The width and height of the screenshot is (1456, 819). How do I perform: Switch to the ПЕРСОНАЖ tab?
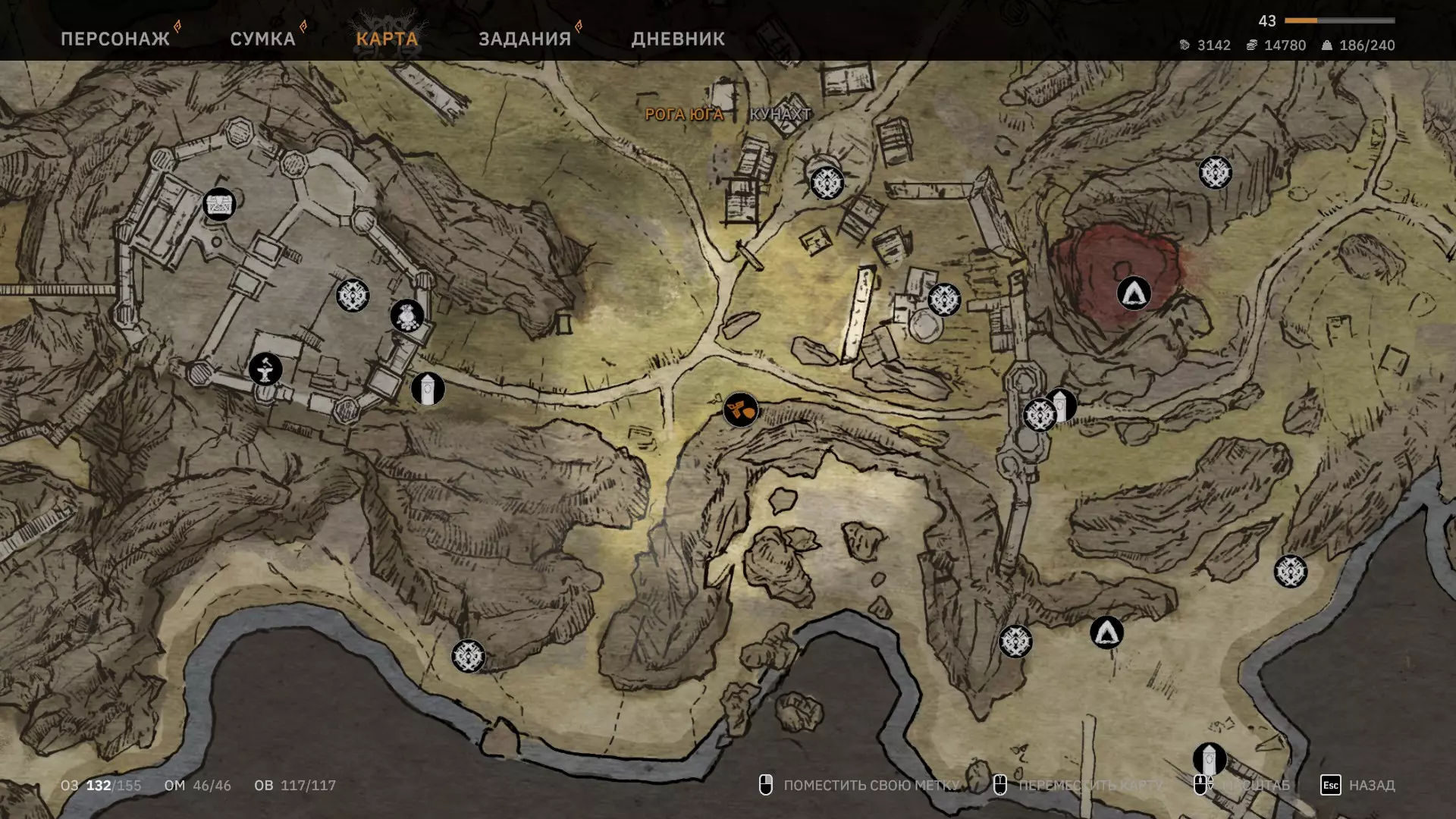(115, 39)
